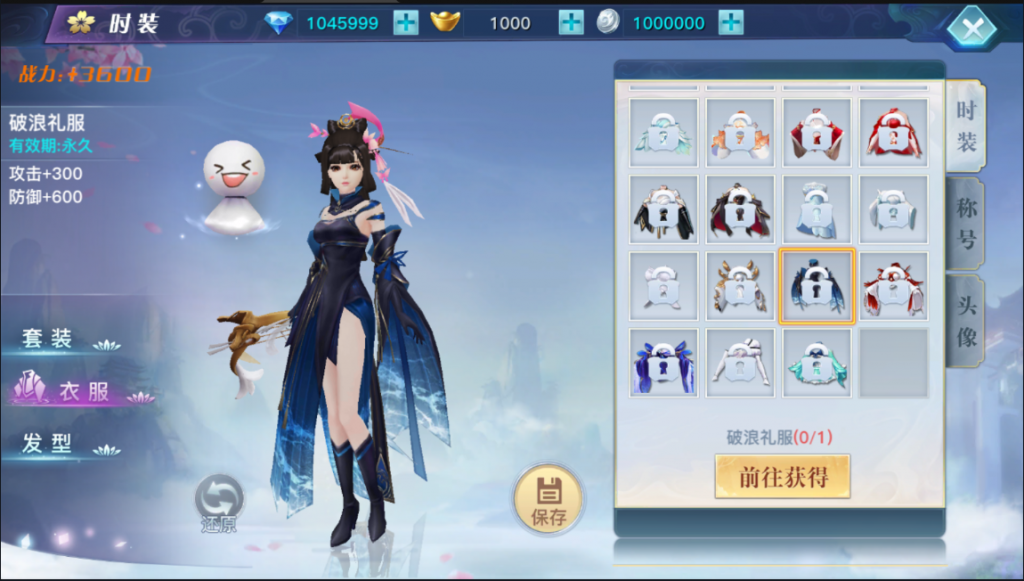Image resolution: width=1024 pixels, height=581 pixels.
Task: Add gold ingots using the plus button
Action: tap(570, 22)
